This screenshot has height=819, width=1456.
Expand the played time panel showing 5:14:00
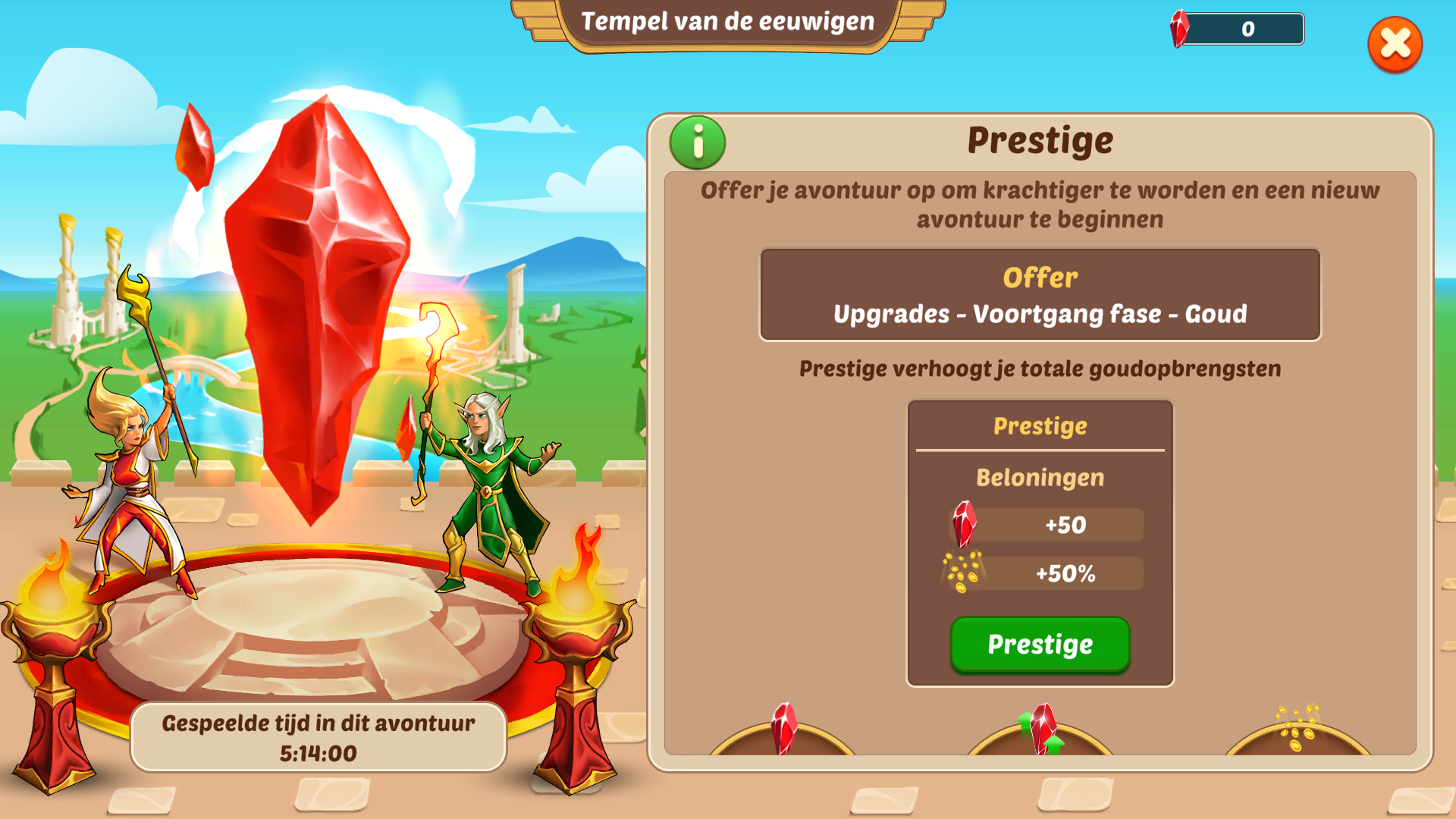318,737
